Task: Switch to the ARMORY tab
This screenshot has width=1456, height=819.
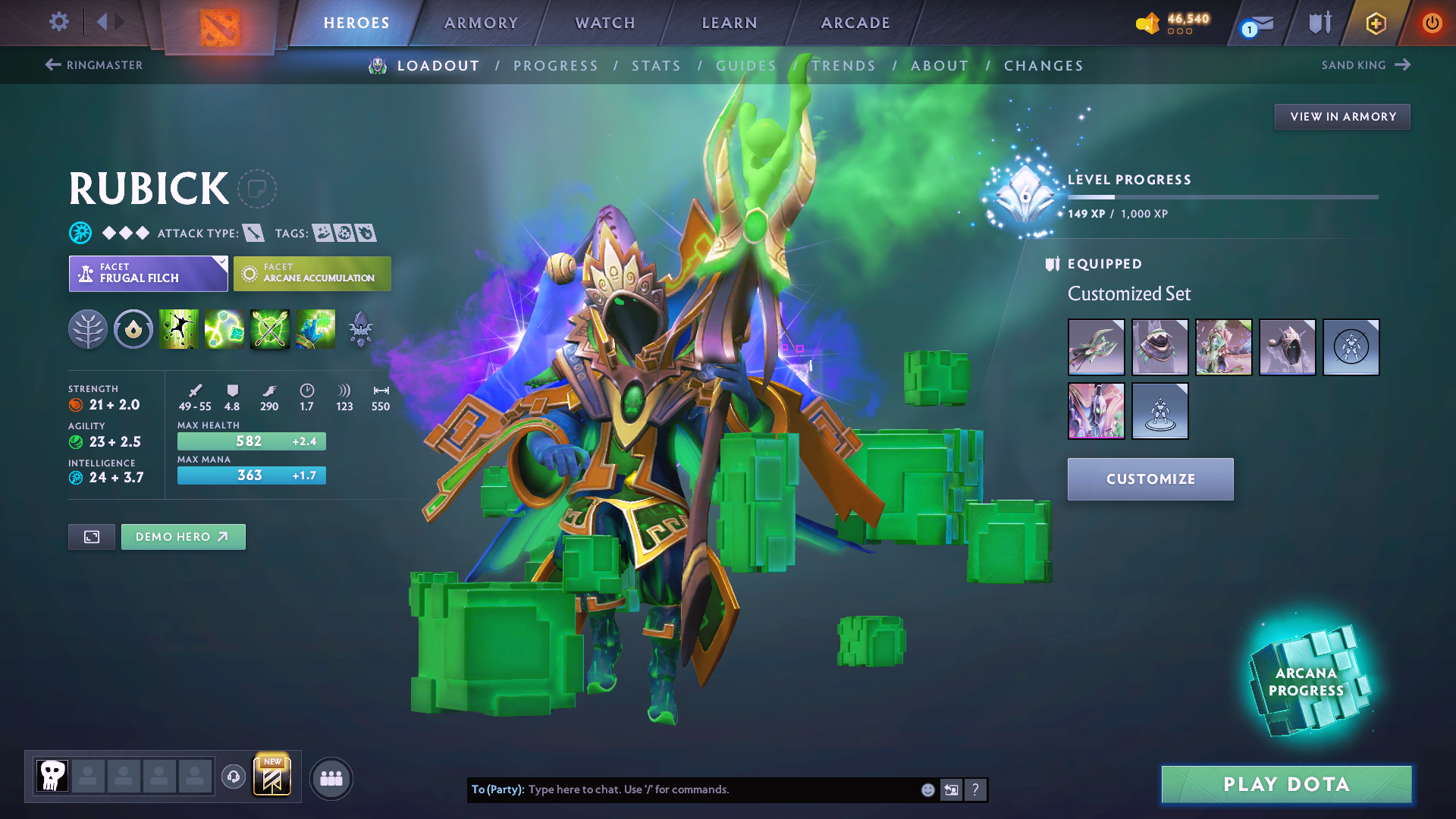Action: click(480, 23)
